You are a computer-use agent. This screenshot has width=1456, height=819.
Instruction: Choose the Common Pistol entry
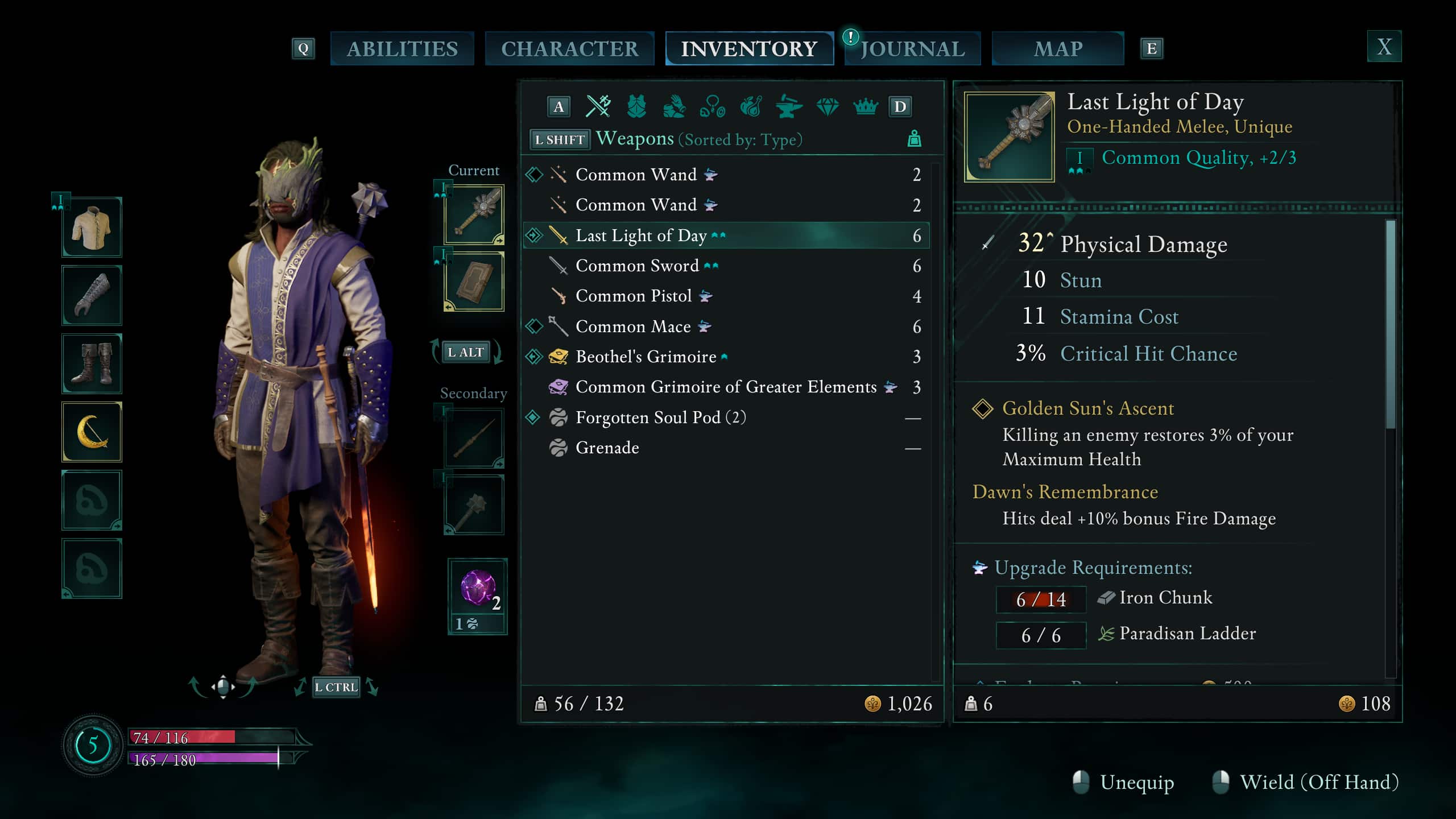[x=633, y=296]
